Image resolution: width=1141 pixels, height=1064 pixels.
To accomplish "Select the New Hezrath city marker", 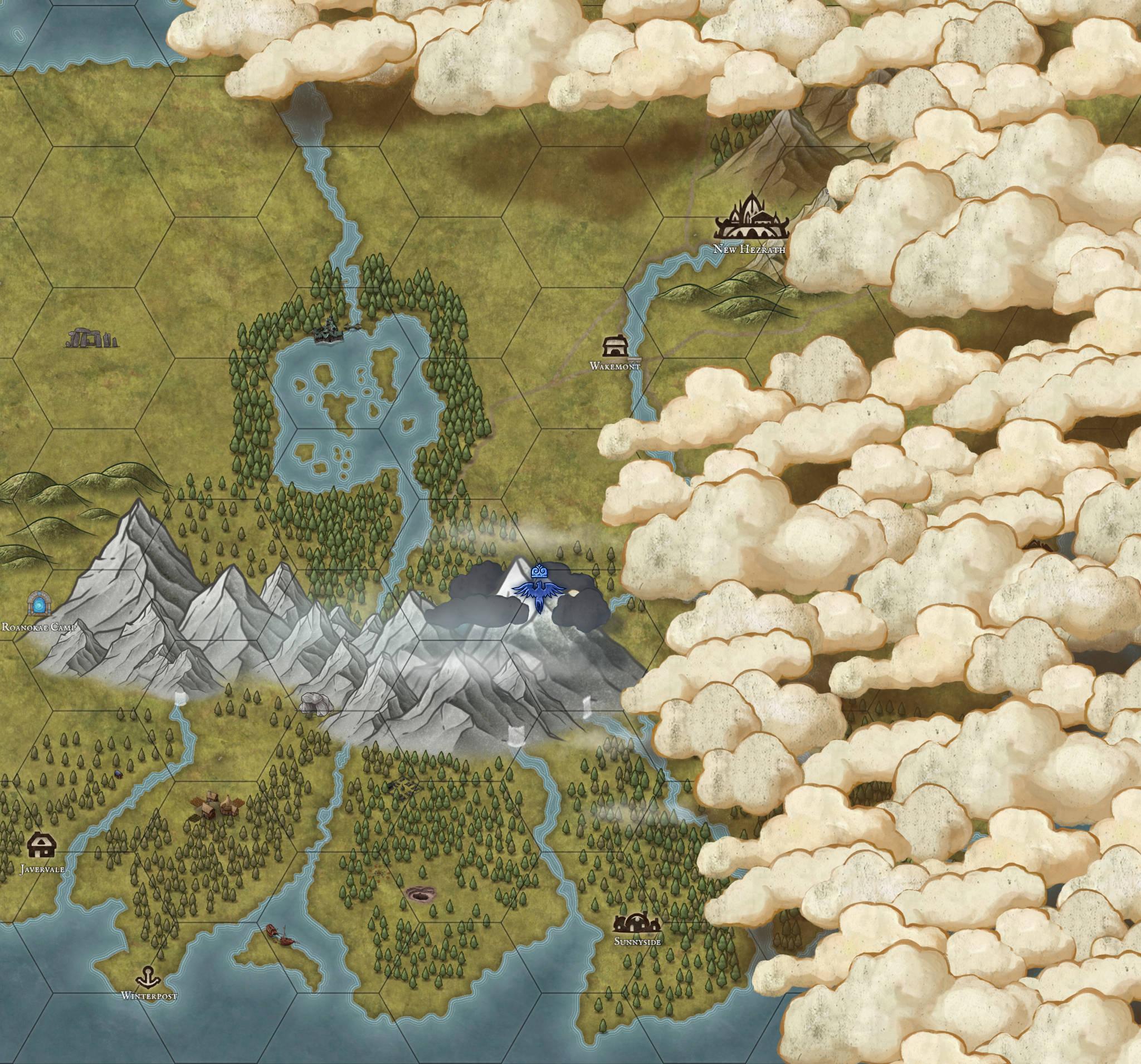I will (x=750, y=218).
